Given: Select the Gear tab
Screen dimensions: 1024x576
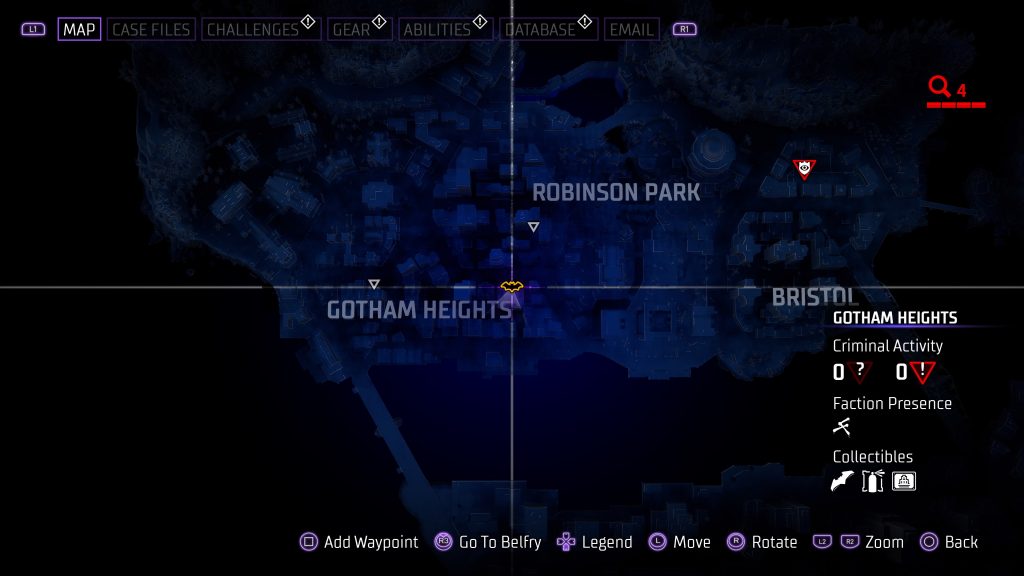Looking at the screenshot, I should (351, 29).
